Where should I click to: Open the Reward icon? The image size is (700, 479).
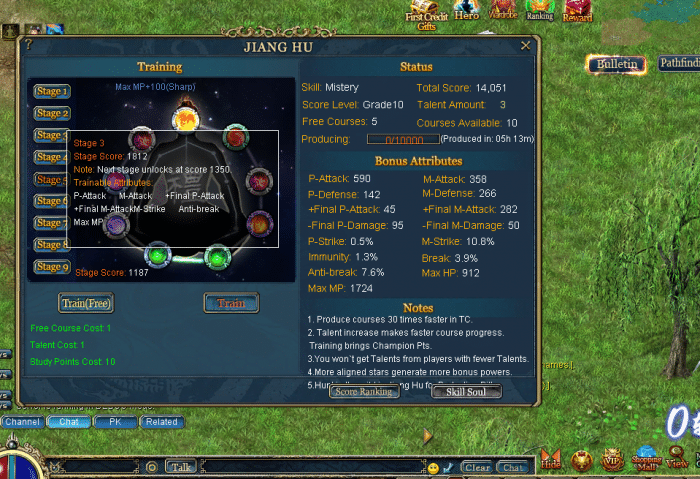[577, 11]
